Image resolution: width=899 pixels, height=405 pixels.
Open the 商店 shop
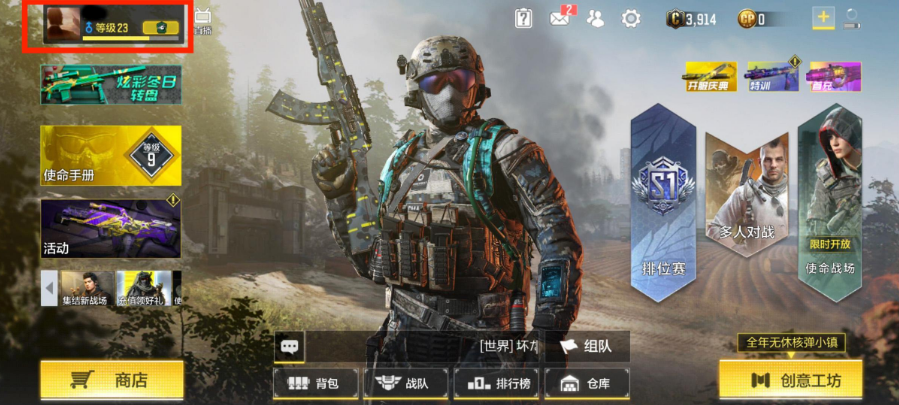tap(112, 379)
